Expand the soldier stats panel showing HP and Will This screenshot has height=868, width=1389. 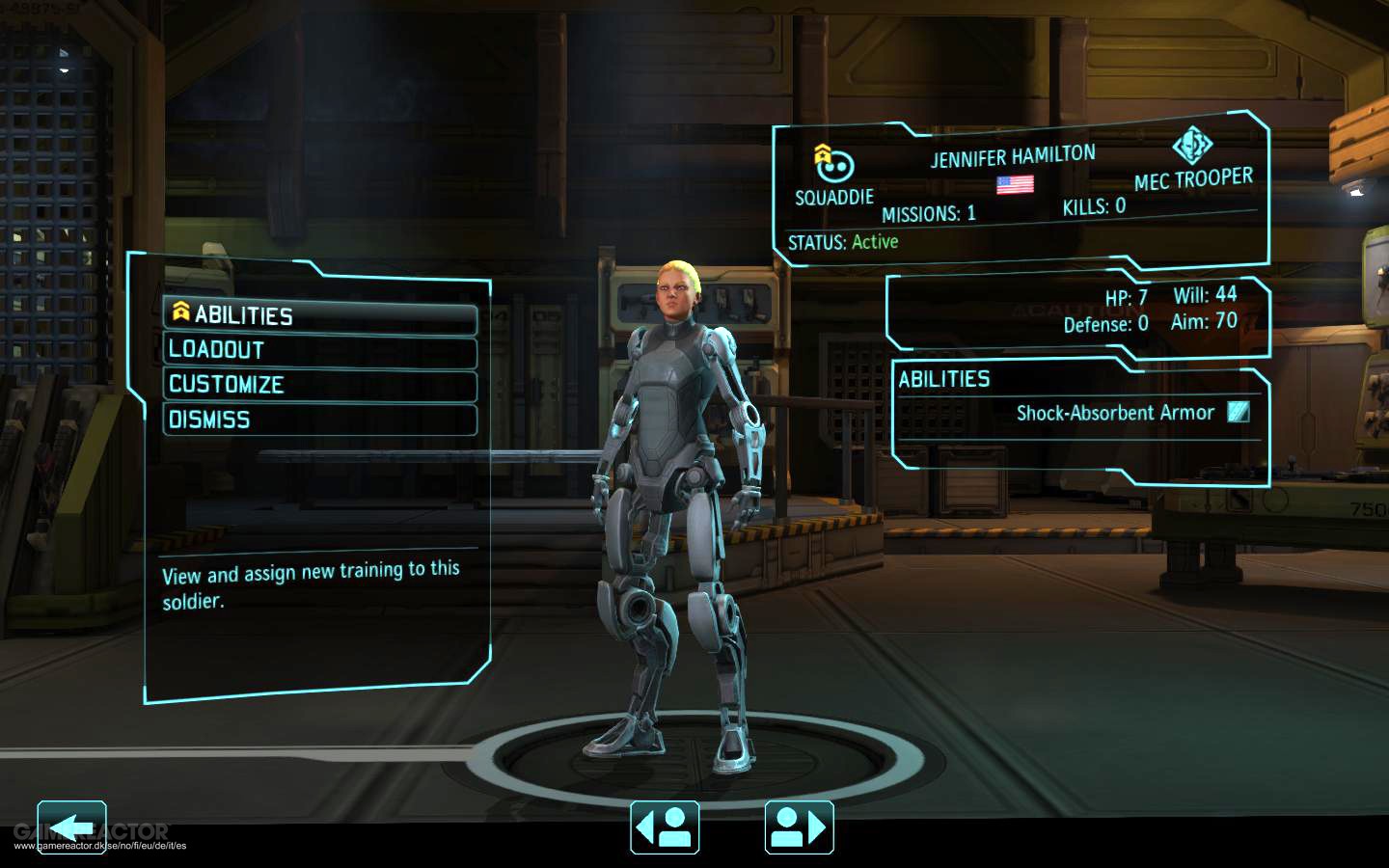click(x=1080, y=309)
